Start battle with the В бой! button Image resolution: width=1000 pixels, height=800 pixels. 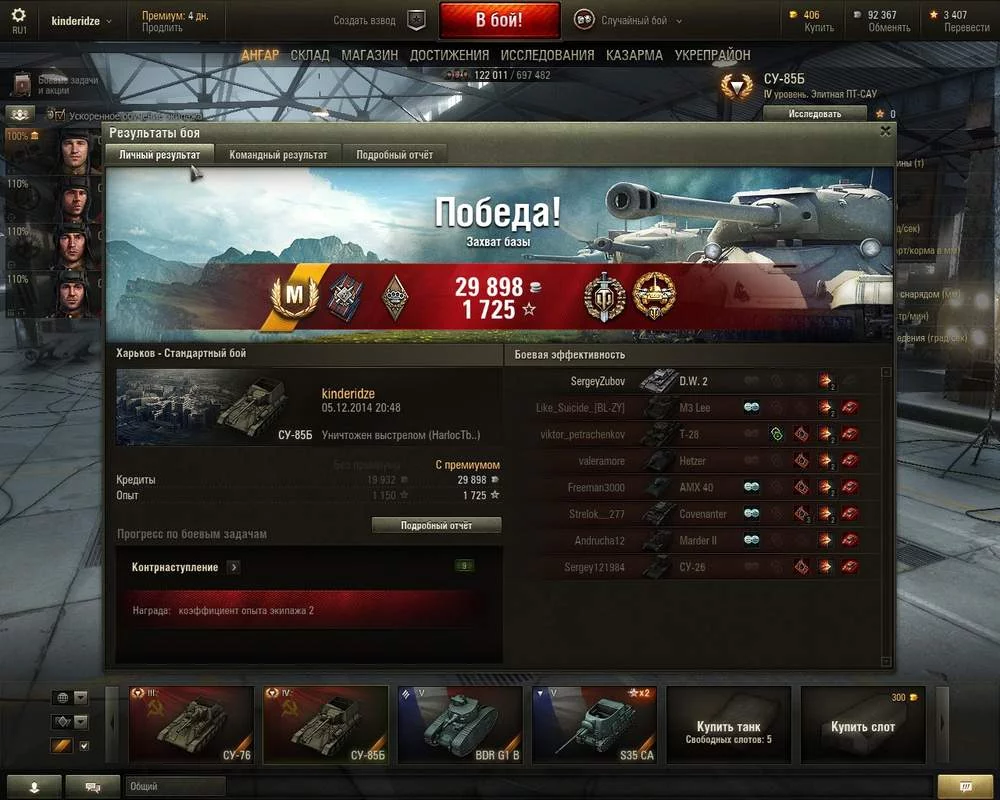click(498, 20)
